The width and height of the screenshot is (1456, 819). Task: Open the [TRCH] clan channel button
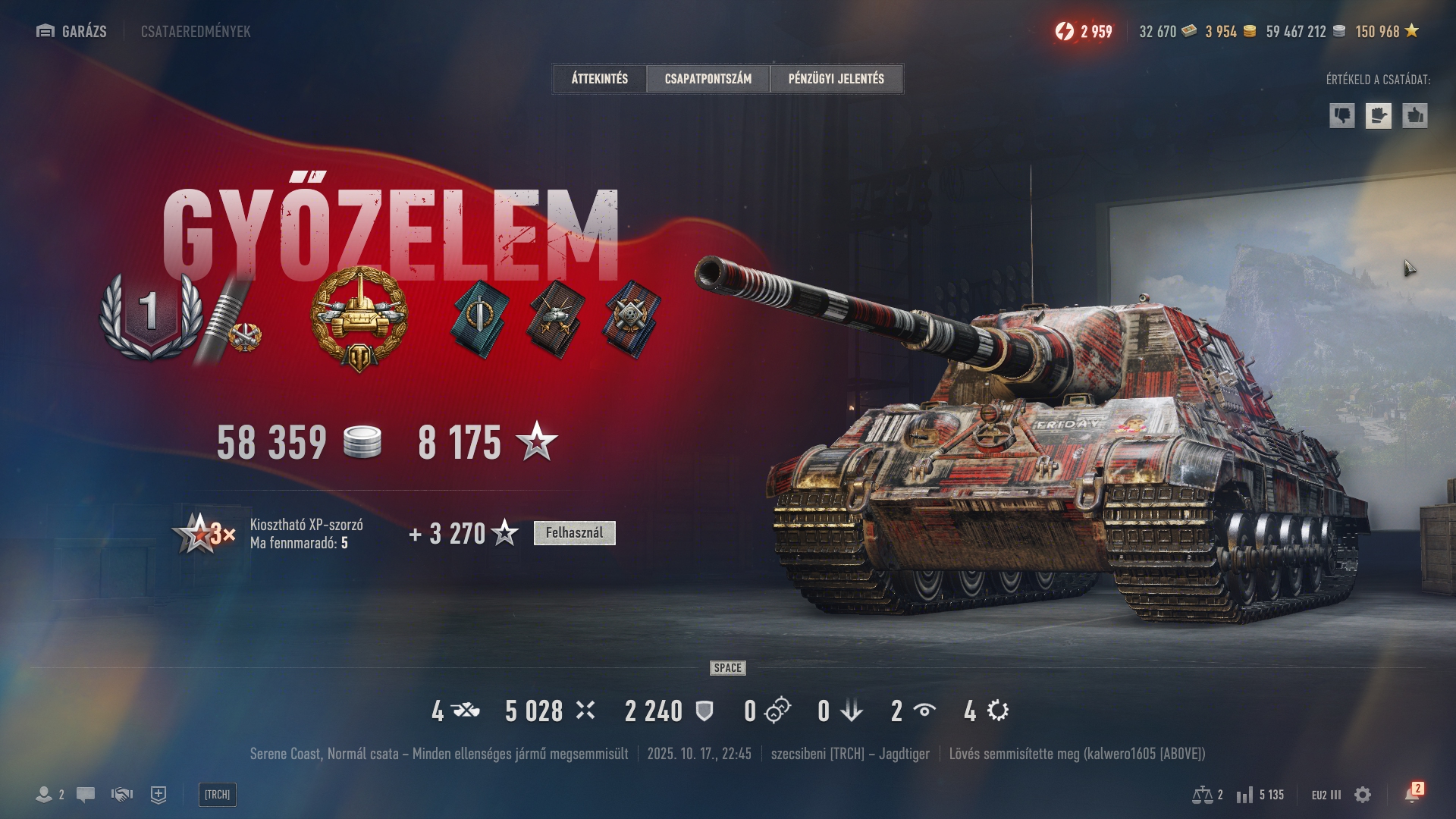[x=217, y=795]
